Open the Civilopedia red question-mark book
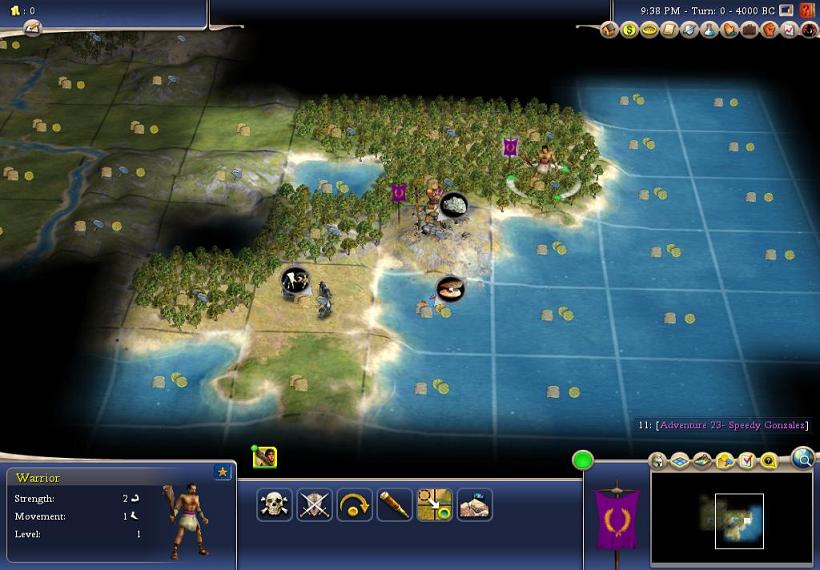The height and width of the screenshot is (570, 820). click(x=807, y=10)
